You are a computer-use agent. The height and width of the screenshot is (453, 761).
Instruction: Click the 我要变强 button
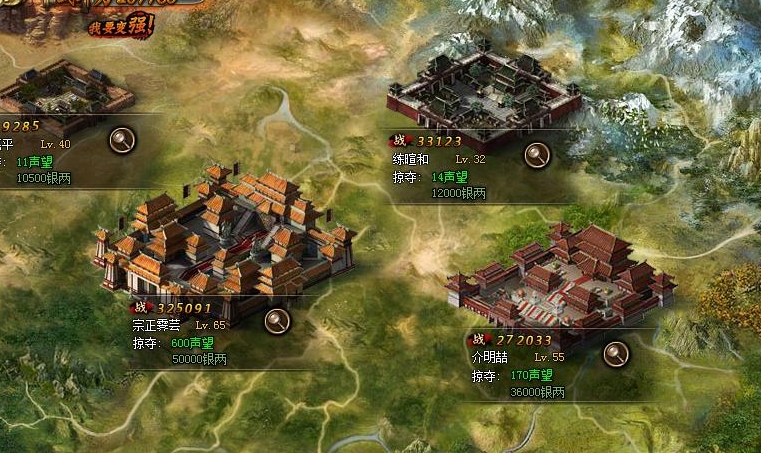pos(120,25)
